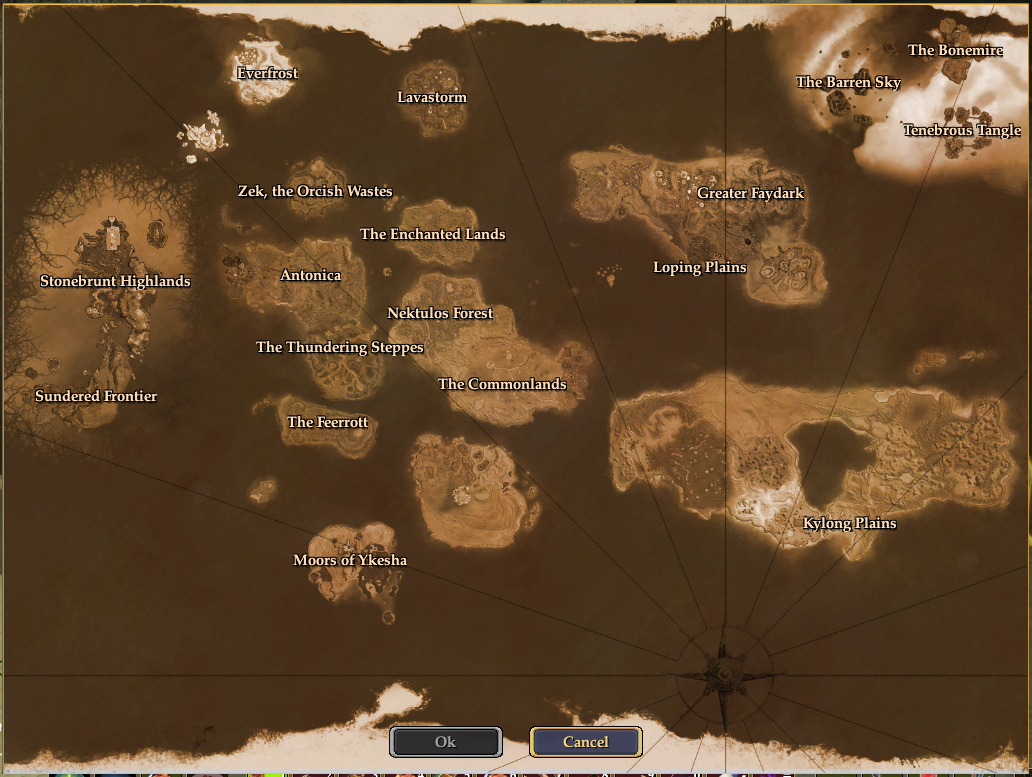Click the Ok button
This screenshot has height=777, width=1032.
[x=446, y=742]
